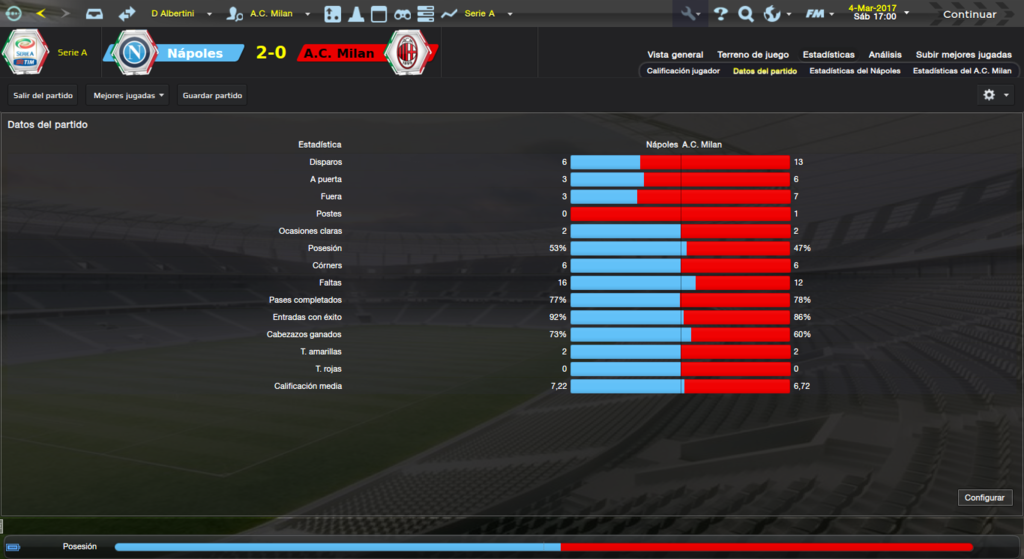View Estadísticas del Nápoles
This screenshot has height=559, width=1024.
point(855,71)
